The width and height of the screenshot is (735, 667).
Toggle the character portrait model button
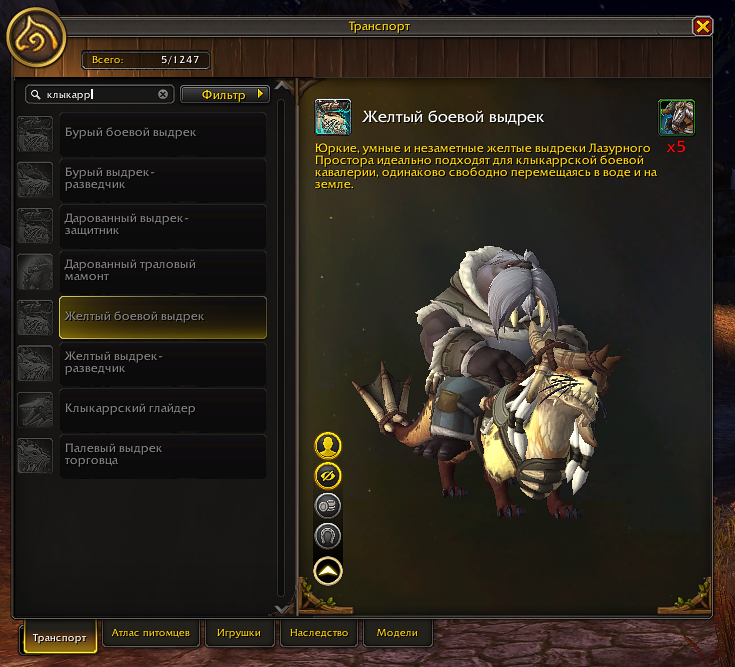[x=328, y=445]
